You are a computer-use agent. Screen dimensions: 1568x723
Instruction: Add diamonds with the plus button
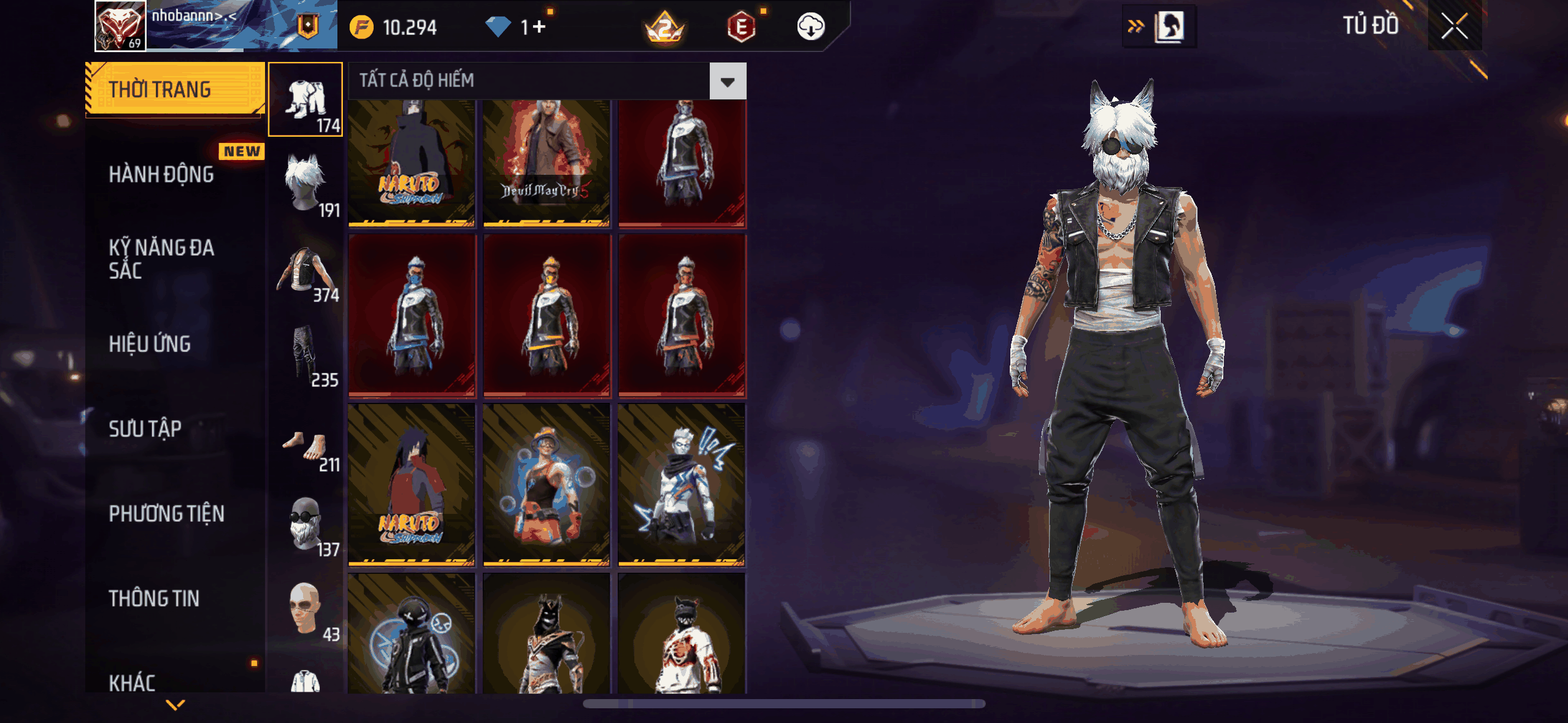(539, 27)
